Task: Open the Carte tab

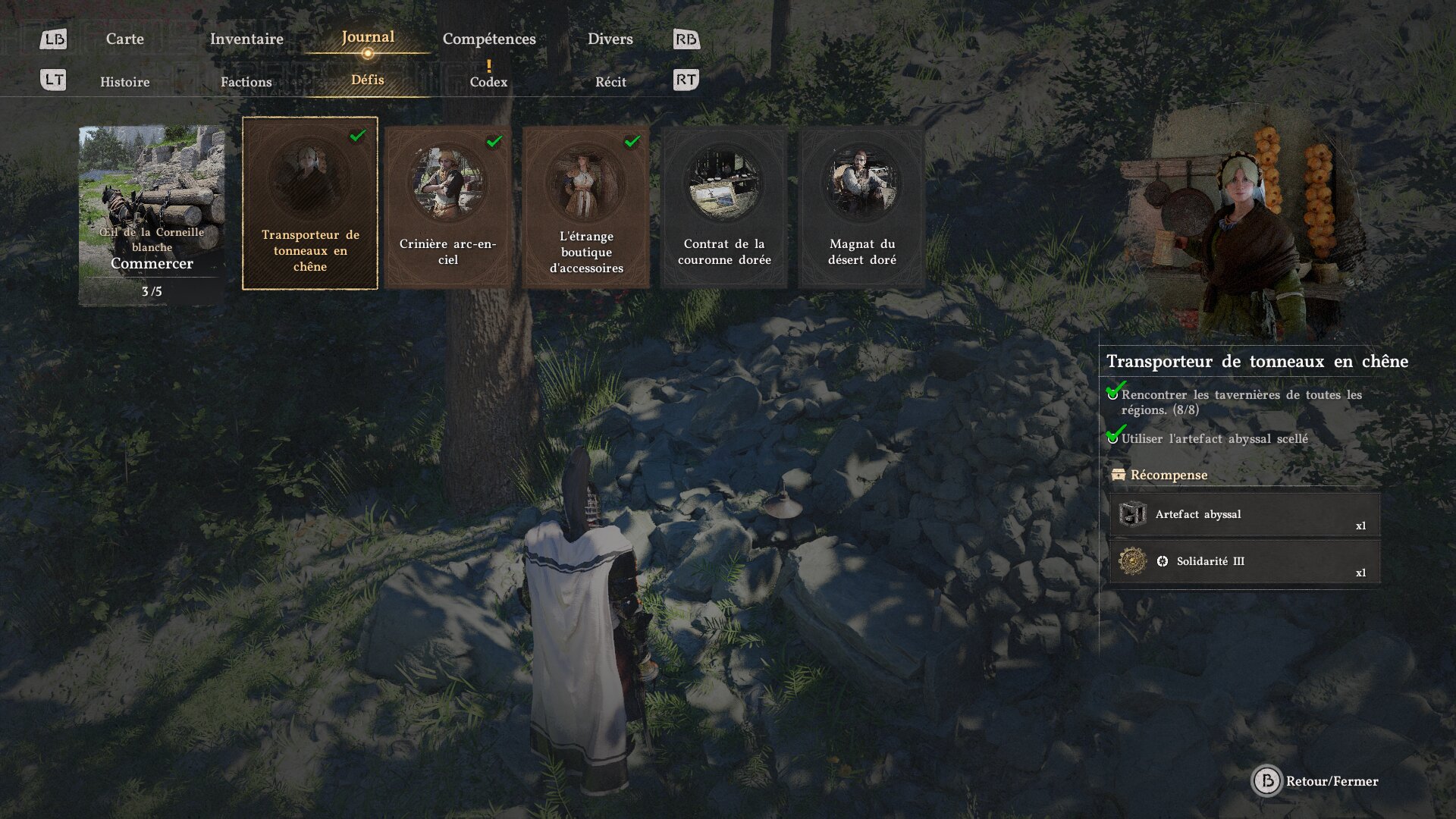Action: pyautogui.click(x=124, y=39)
